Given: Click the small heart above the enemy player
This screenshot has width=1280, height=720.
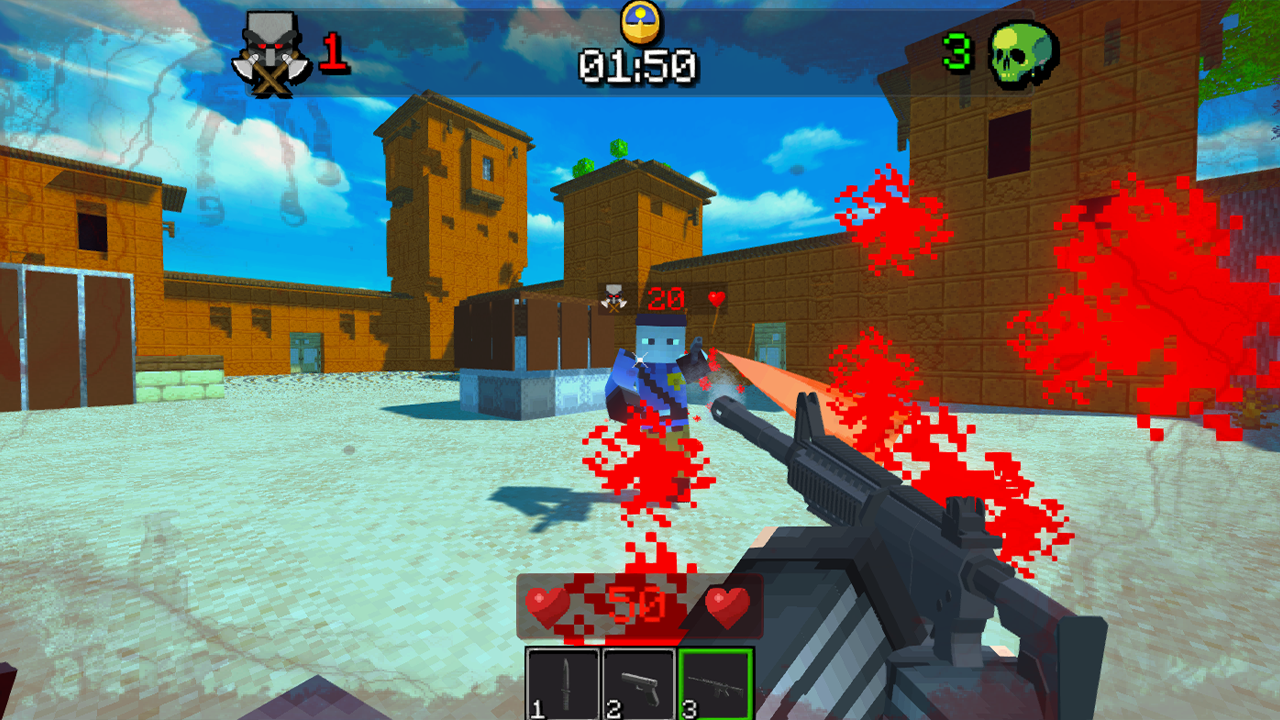Looking at the screenshot, I should click(717, 298).
